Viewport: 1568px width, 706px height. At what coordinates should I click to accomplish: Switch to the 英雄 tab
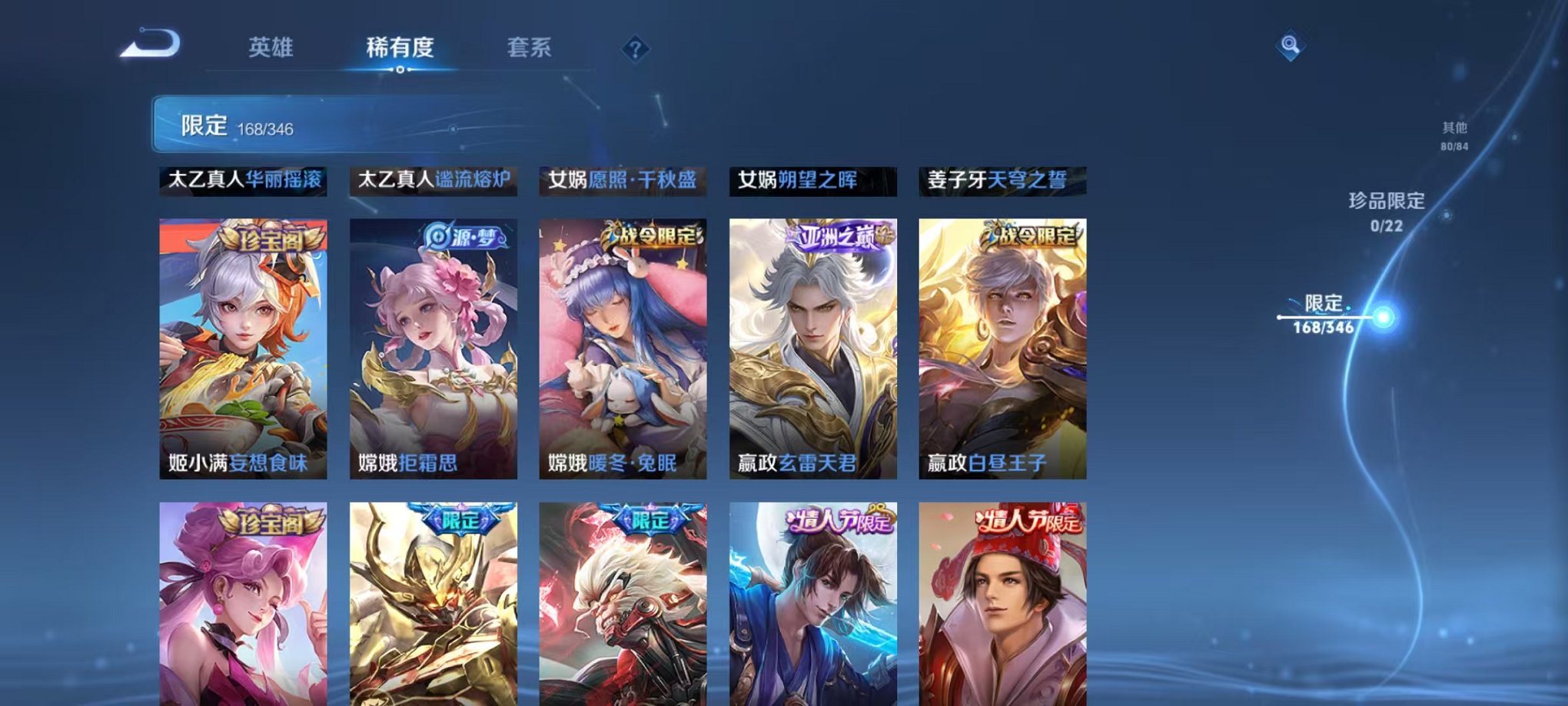coord(272,48)
